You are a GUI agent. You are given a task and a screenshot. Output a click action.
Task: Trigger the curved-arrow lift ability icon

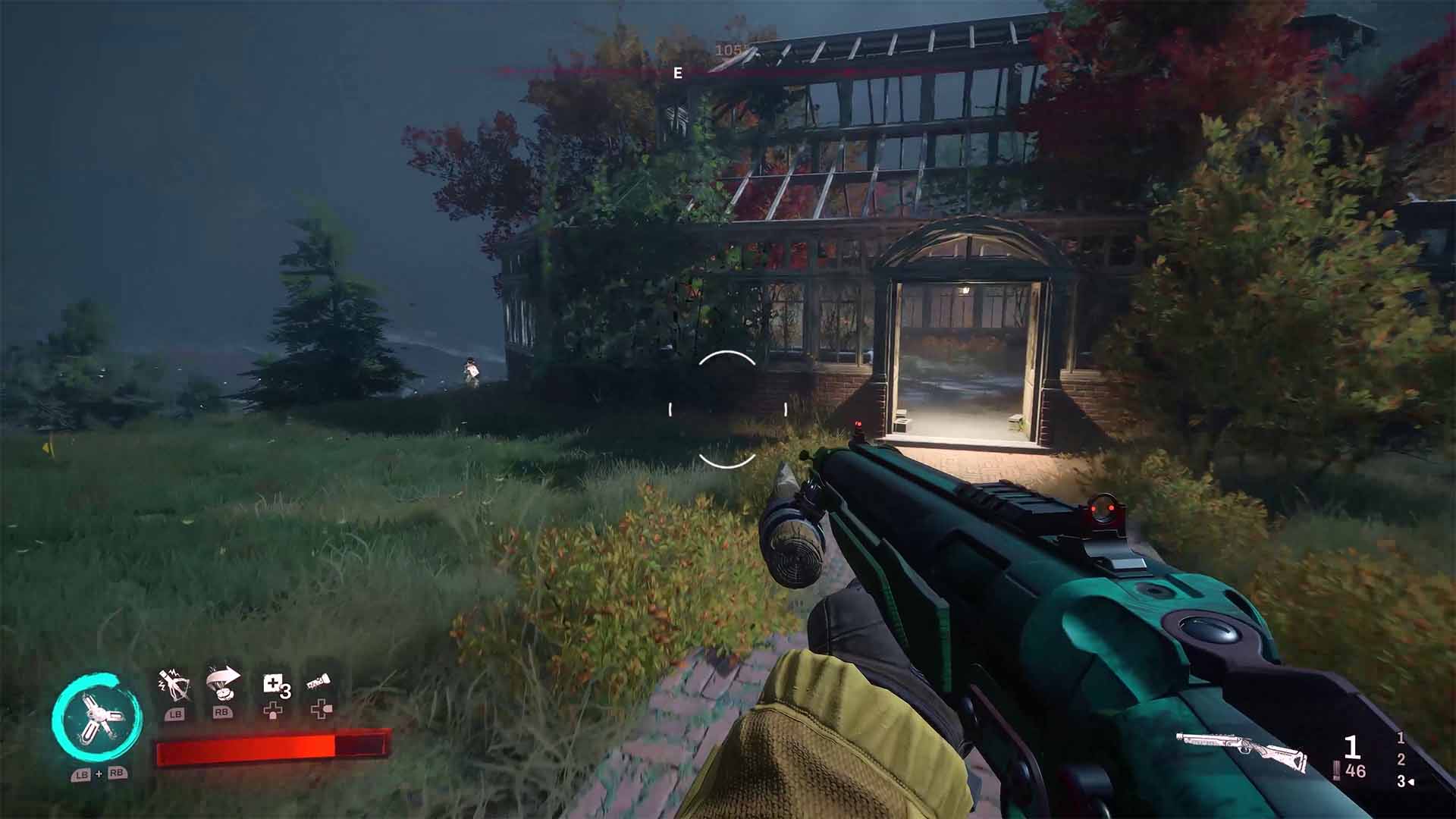(x=223, y=685)
